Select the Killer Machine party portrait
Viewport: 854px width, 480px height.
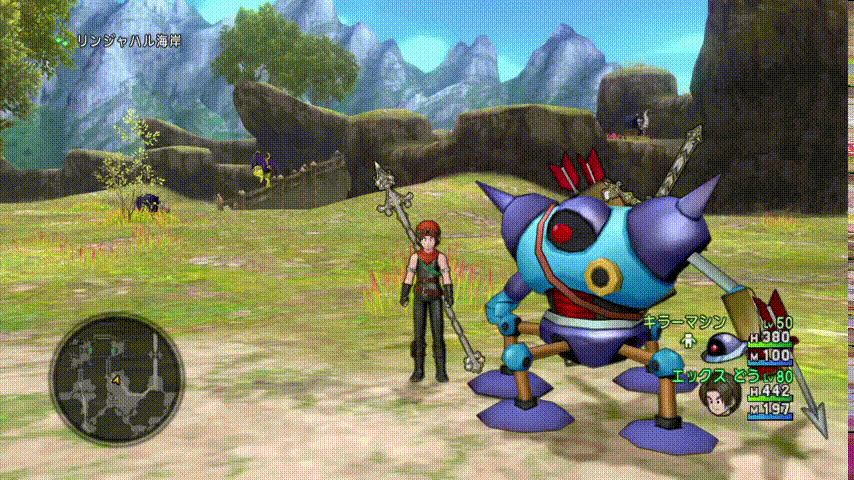pos(718,349)
